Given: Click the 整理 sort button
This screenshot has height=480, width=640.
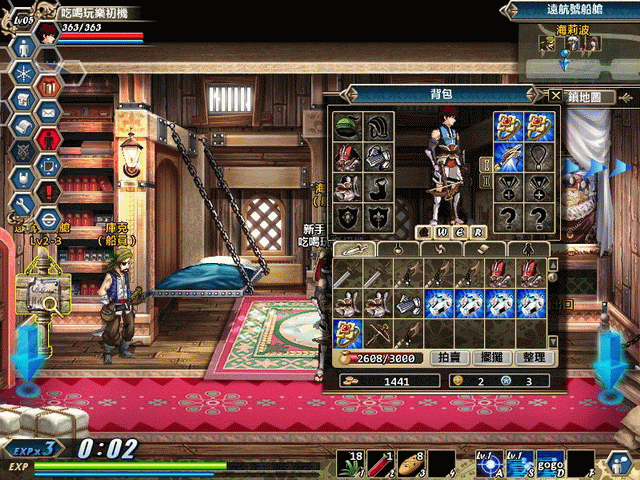Looking at the screenshot, I should pos(532,357).
